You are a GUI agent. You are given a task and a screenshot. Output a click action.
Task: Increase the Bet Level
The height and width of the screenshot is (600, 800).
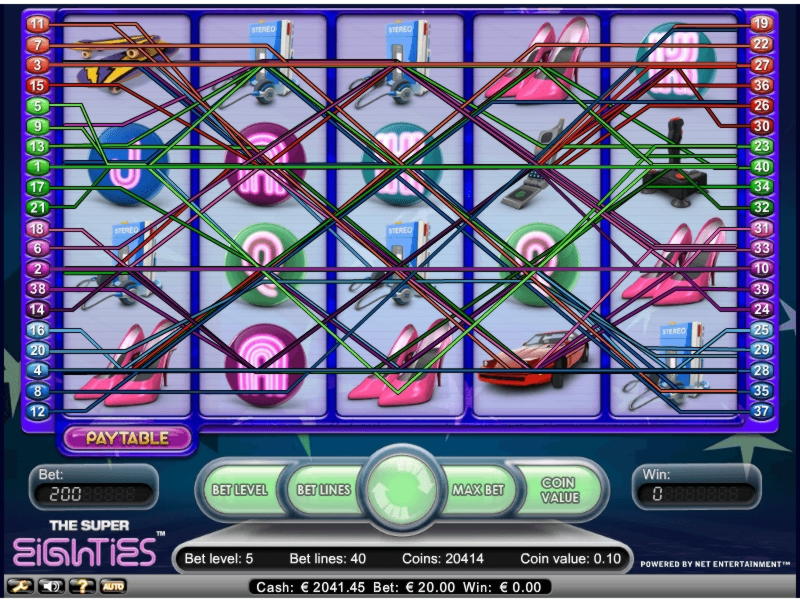pyautogui.click(x=240, y=490)
